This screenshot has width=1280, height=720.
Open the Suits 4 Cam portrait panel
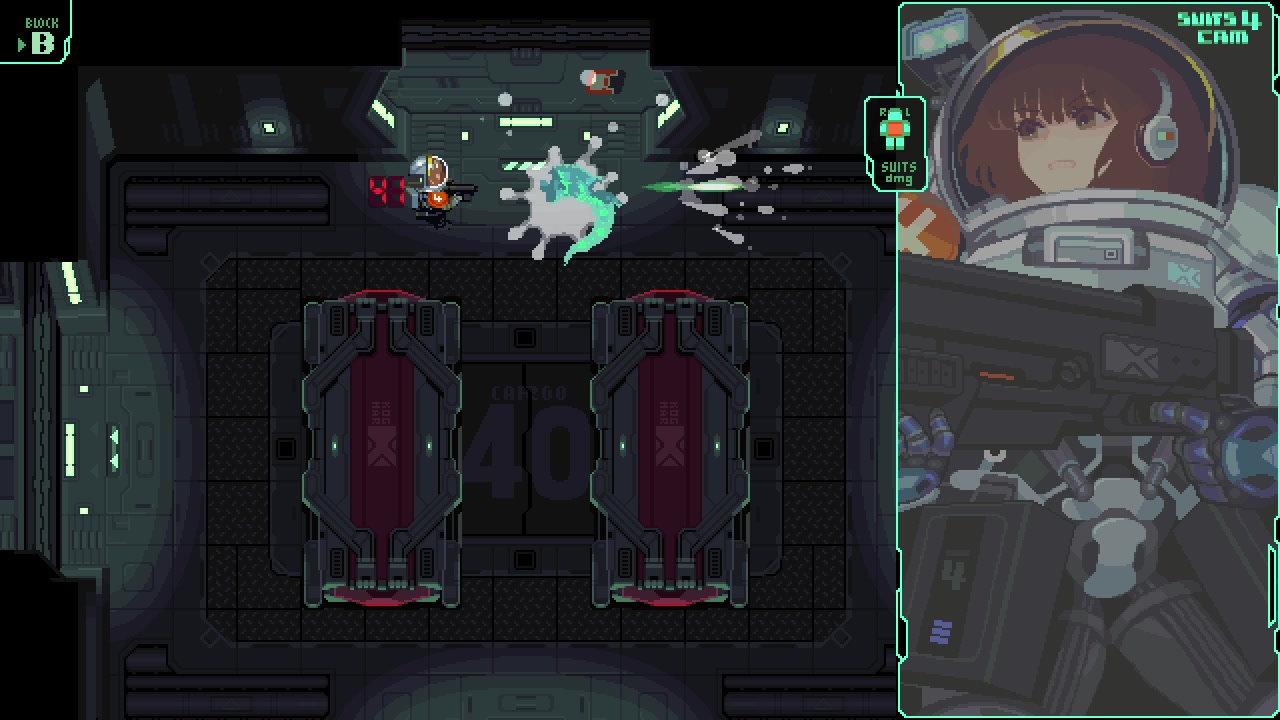pos(1088,360)
